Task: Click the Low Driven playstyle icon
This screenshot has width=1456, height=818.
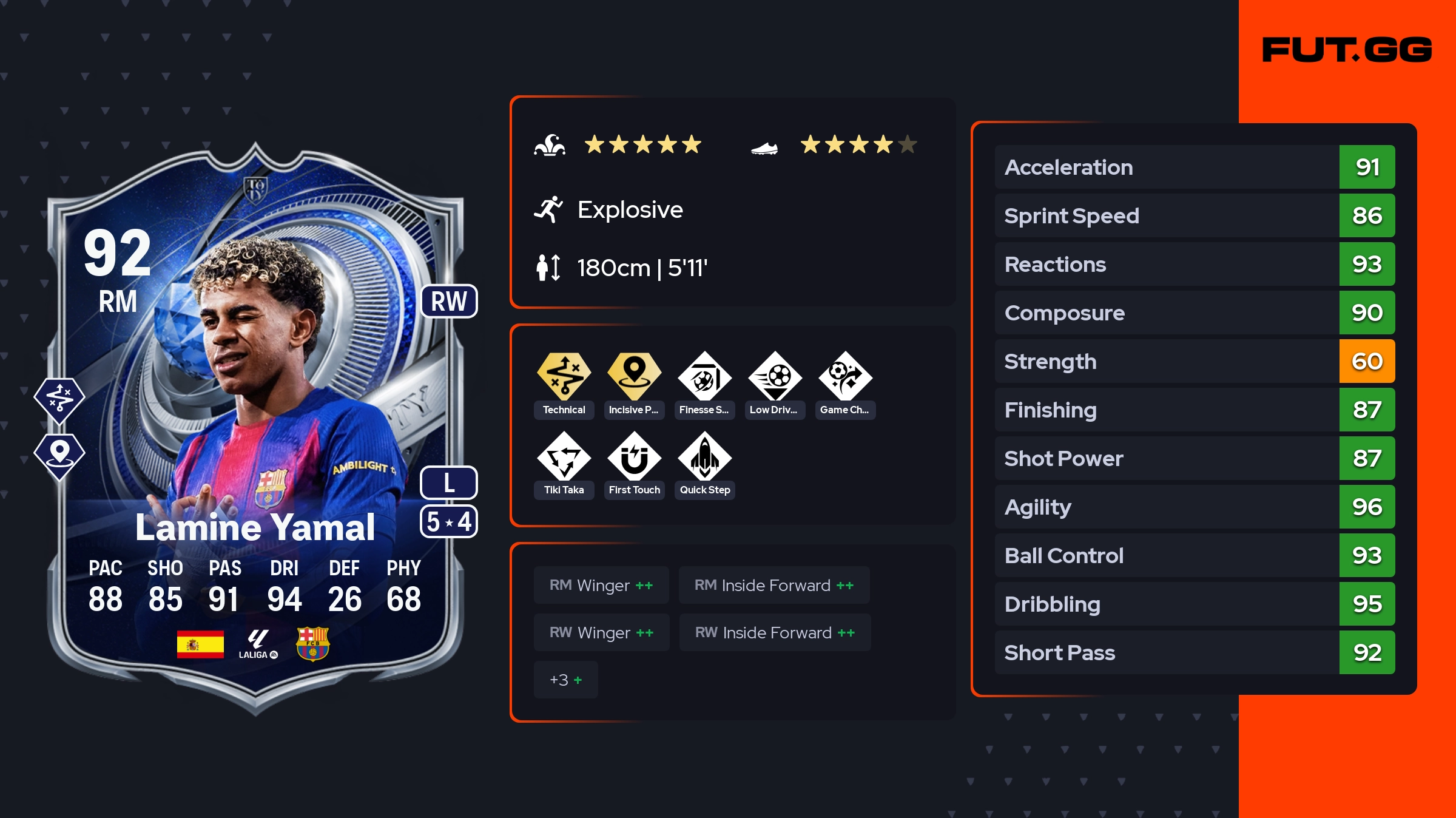Action: pyautogui.click(x=775, y=377)
